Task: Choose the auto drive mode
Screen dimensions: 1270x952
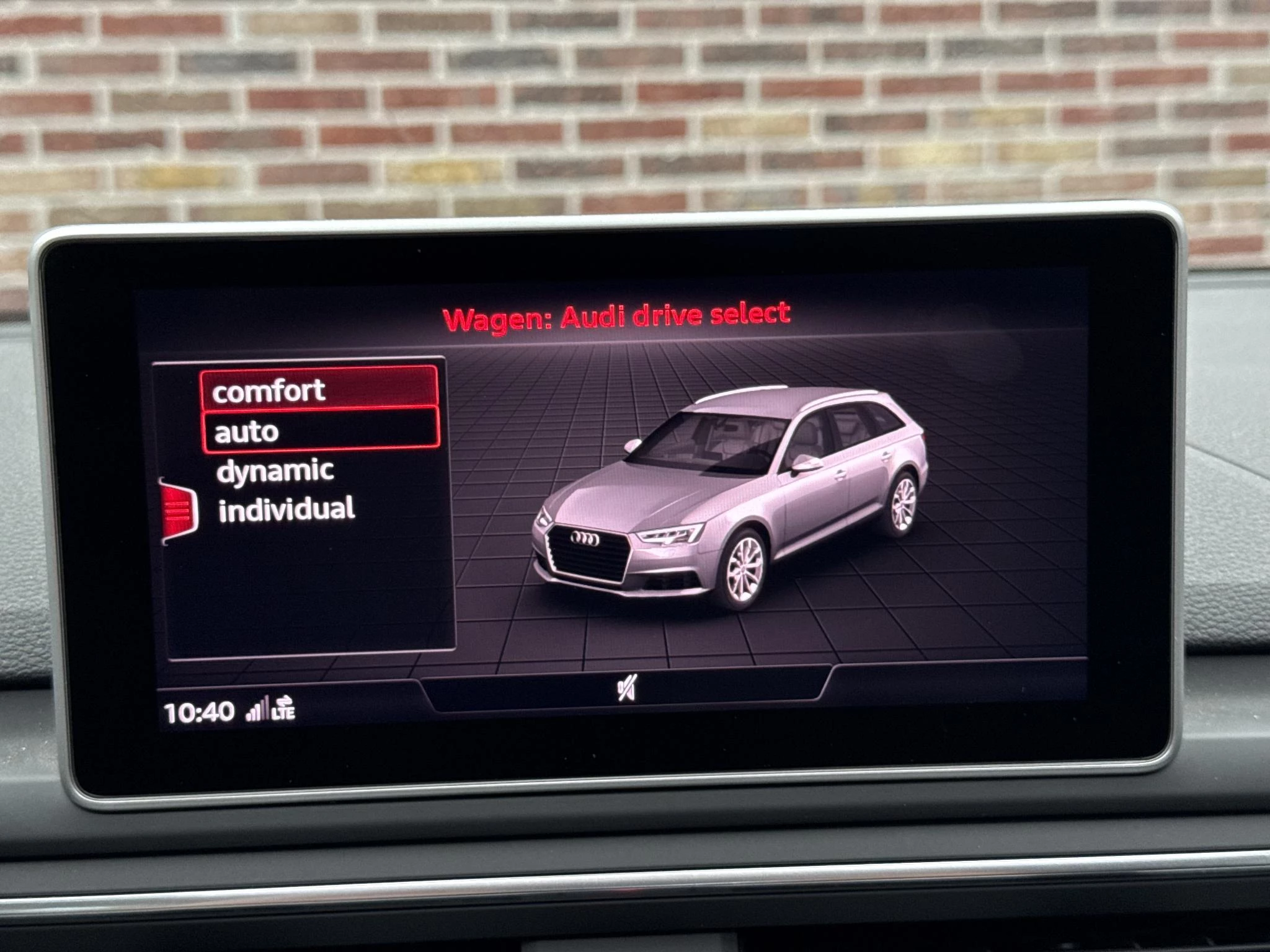Action: coord(320,431)
